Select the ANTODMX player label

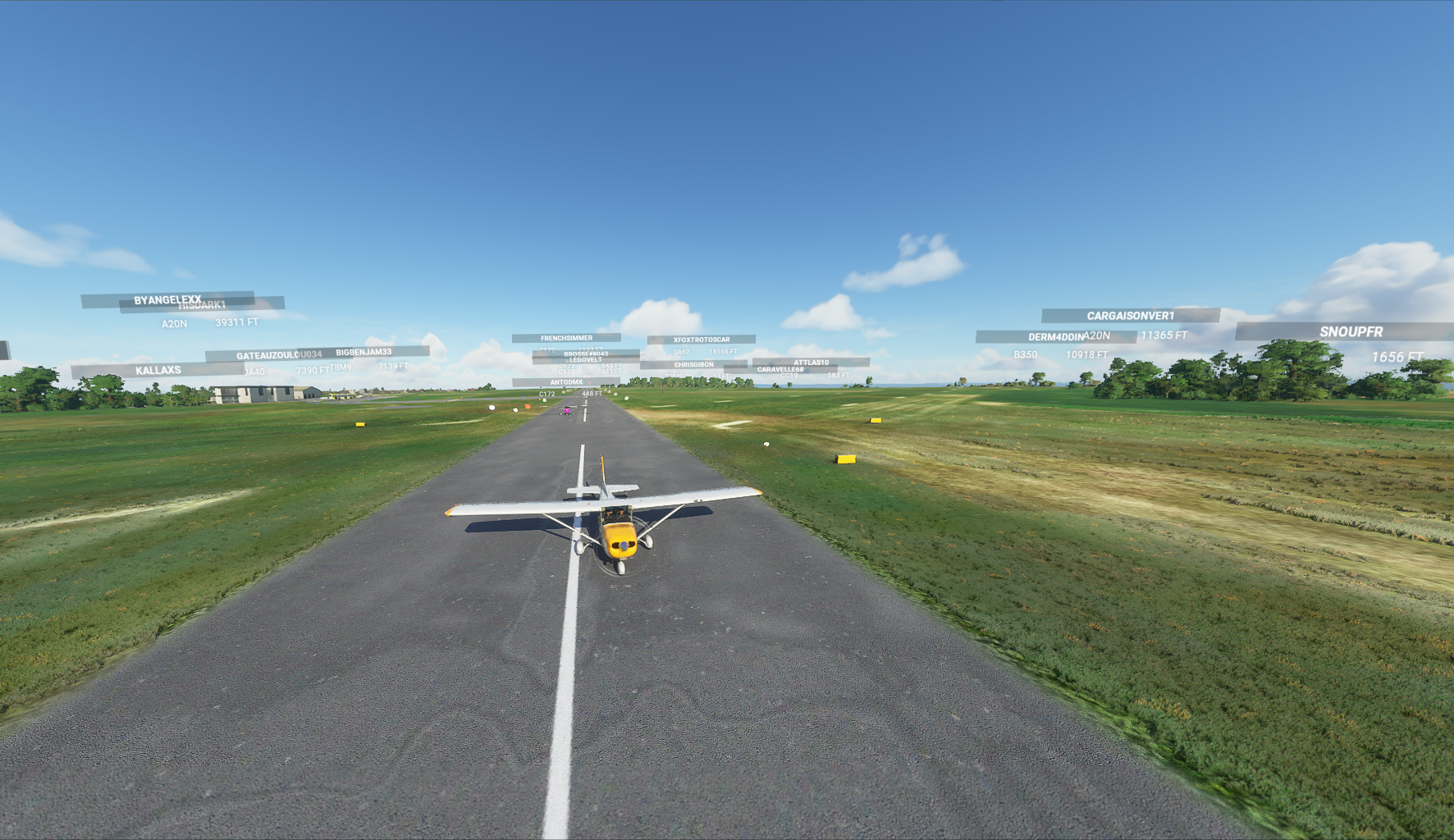tap(568, 382)
